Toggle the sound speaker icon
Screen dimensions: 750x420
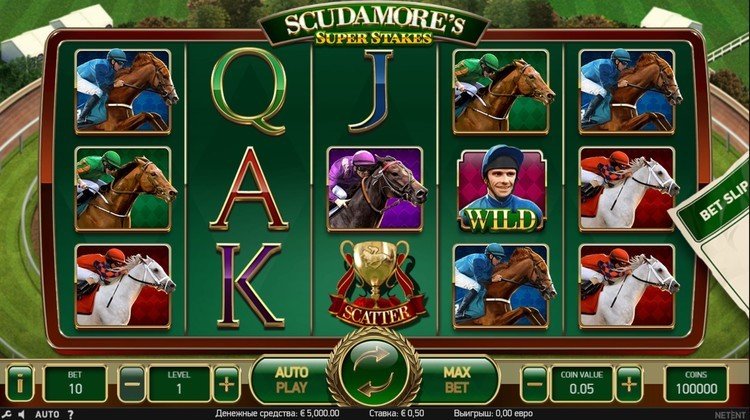point(22,414)
